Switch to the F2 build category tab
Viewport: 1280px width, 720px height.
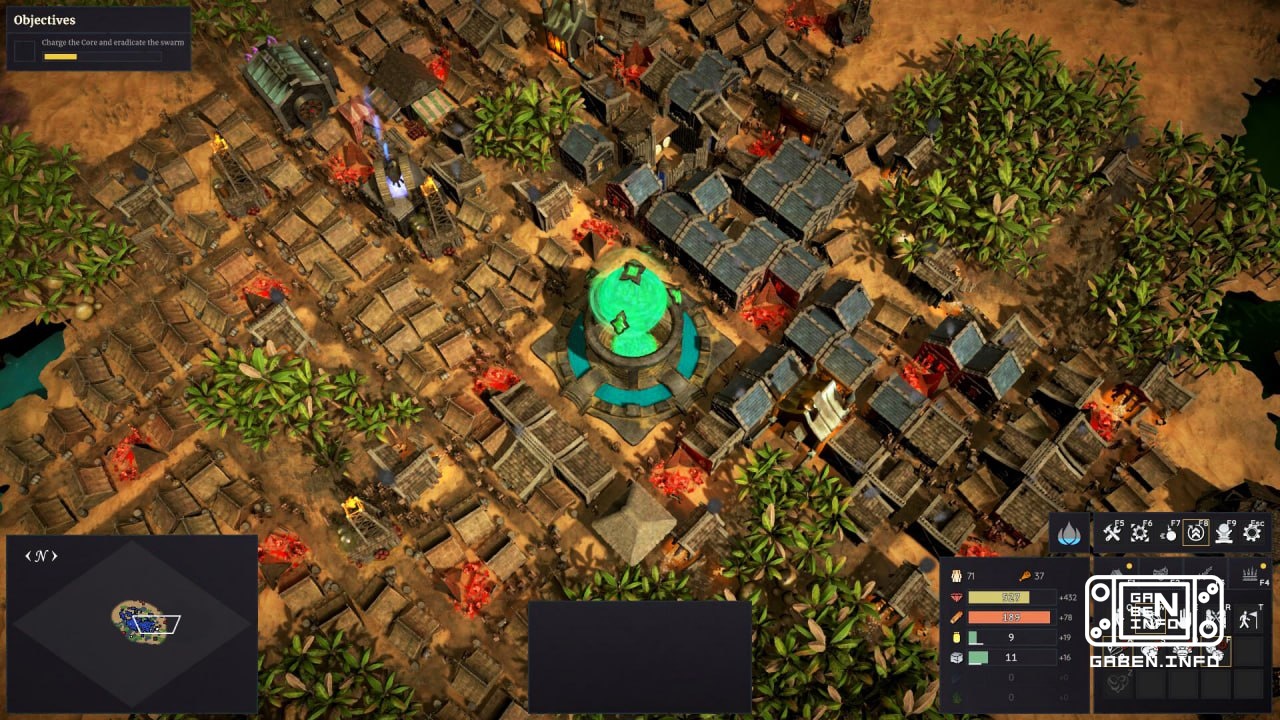tap(1160, 570)
